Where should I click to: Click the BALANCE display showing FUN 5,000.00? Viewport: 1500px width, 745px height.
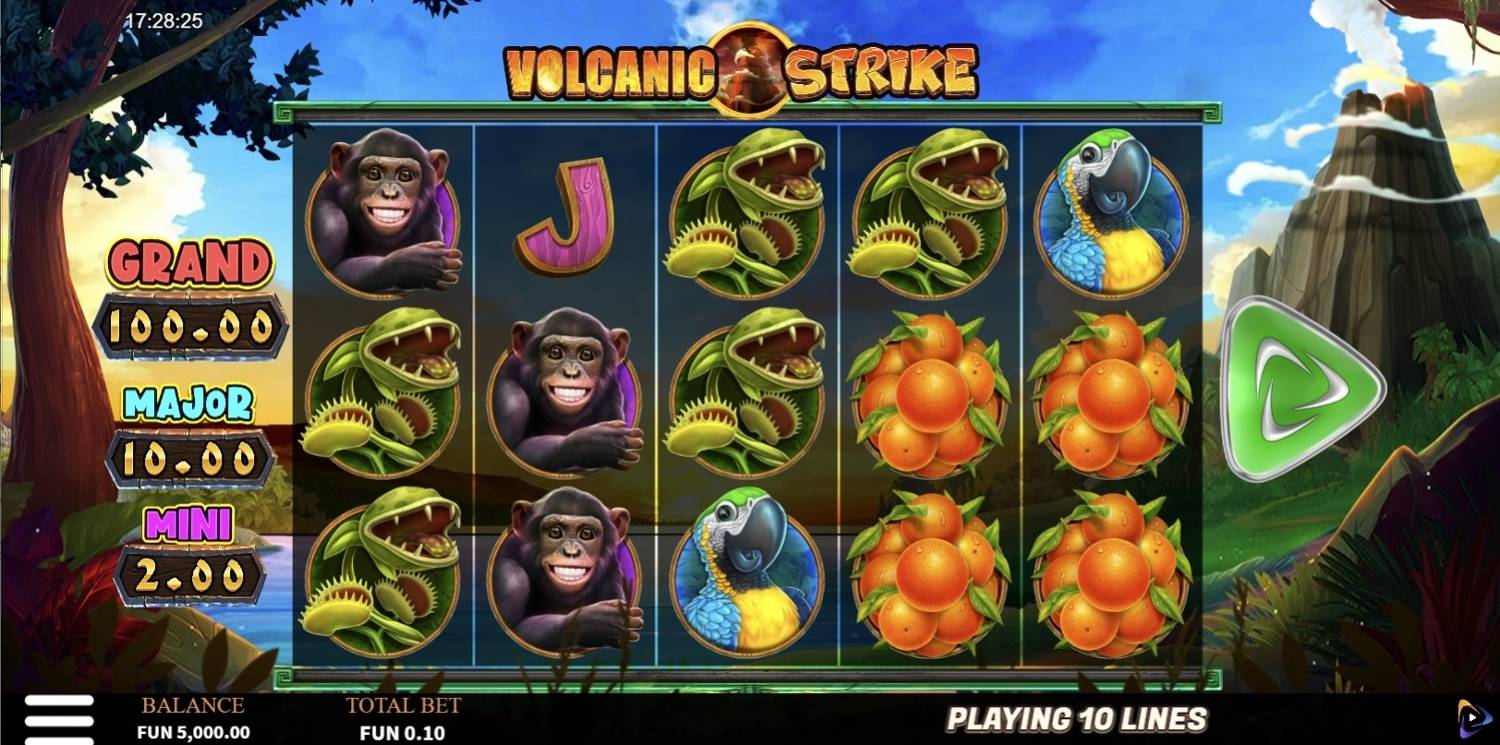(x=195, y=718)
